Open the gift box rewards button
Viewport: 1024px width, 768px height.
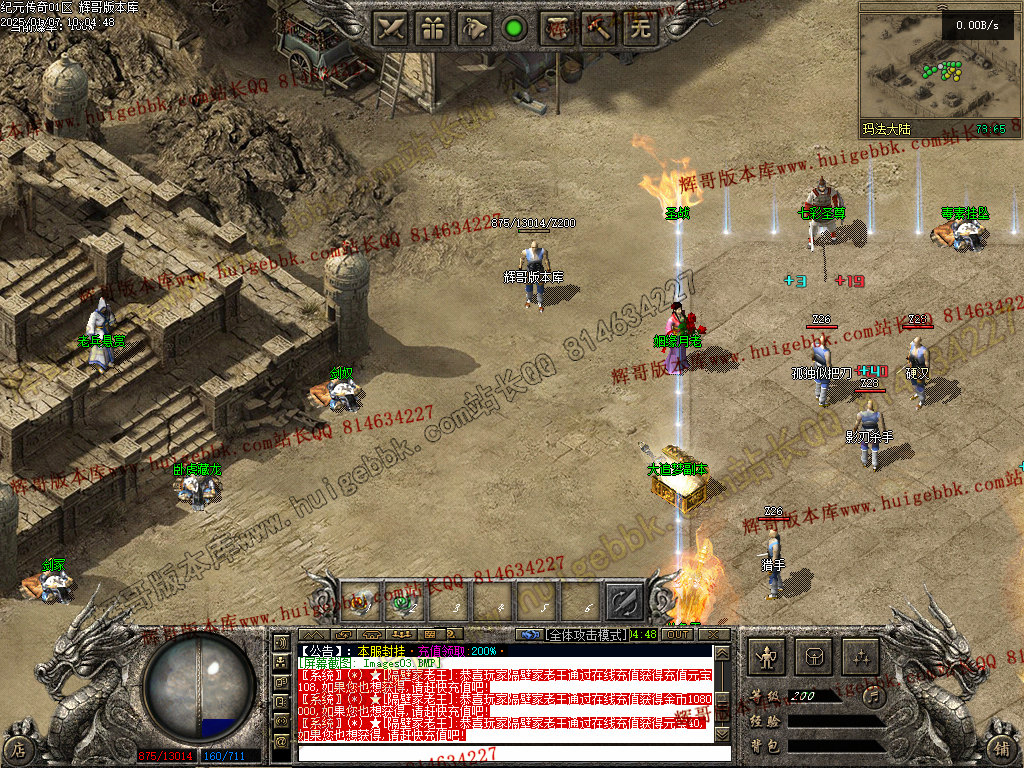point(432,28)
